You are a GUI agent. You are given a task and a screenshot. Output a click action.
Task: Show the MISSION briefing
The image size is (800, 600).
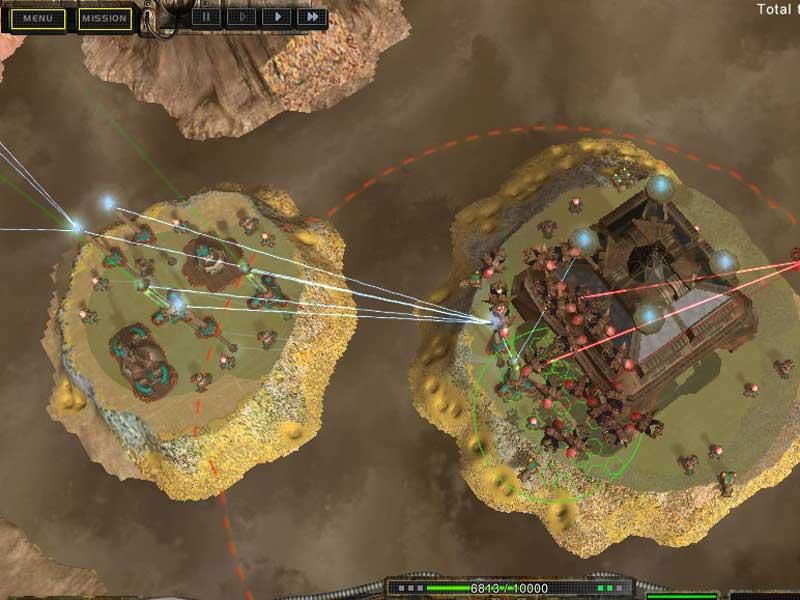(x=104, y=18)
